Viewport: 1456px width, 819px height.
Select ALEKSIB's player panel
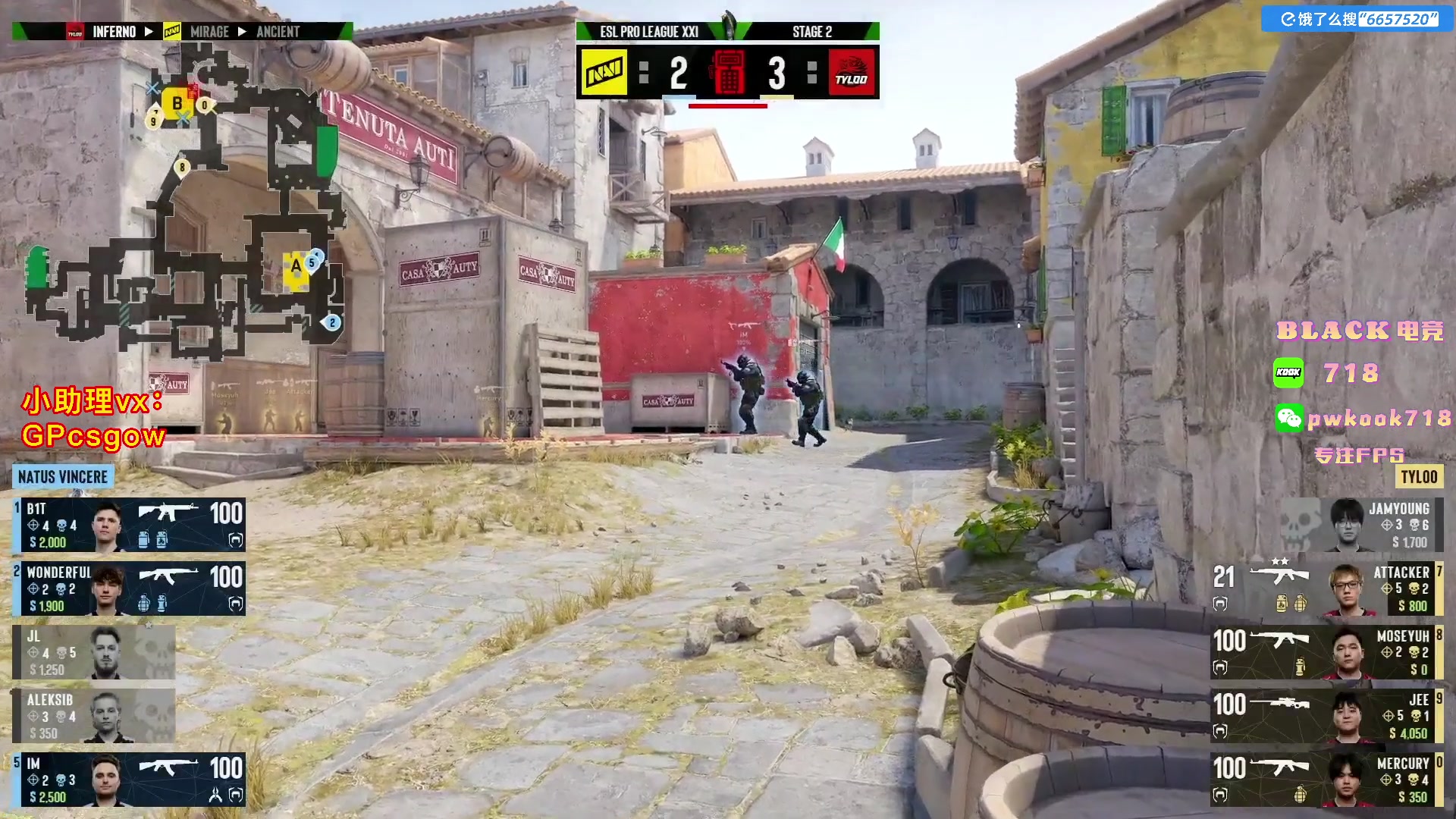point(94,716)
